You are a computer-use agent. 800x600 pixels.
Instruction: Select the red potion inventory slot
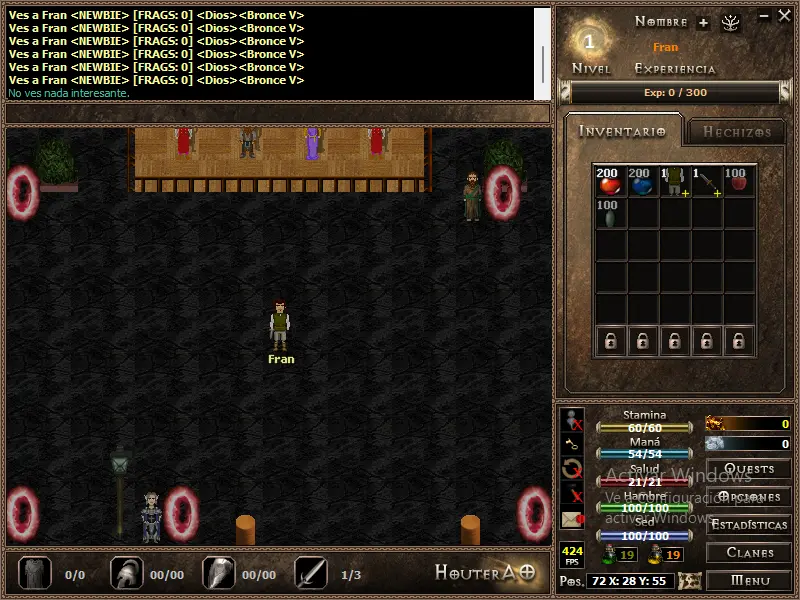(609, 181)
